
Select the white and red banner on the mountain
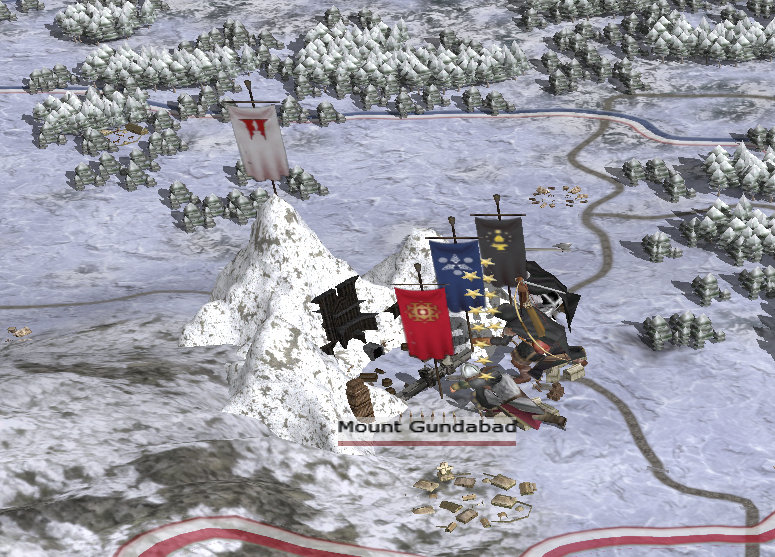(x=259, y=142)
